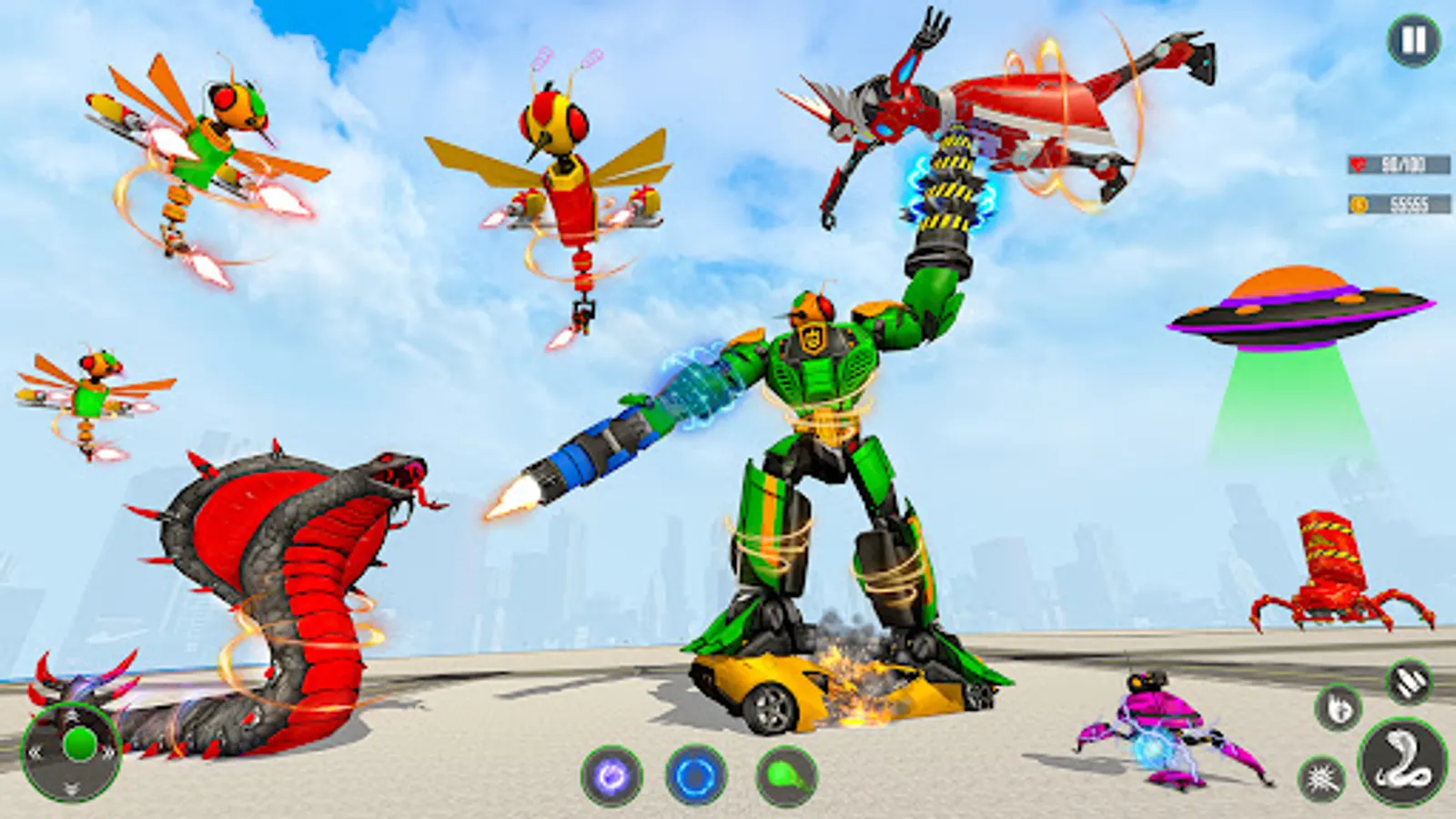Fire bullets using the ammo icon
Viewport: 1456px width, 819px height.
point(1408,680)
